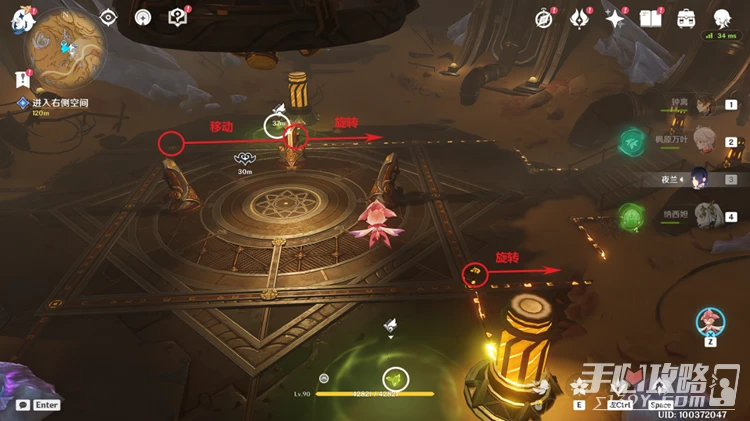Open the compass events icon

[544, 18]
